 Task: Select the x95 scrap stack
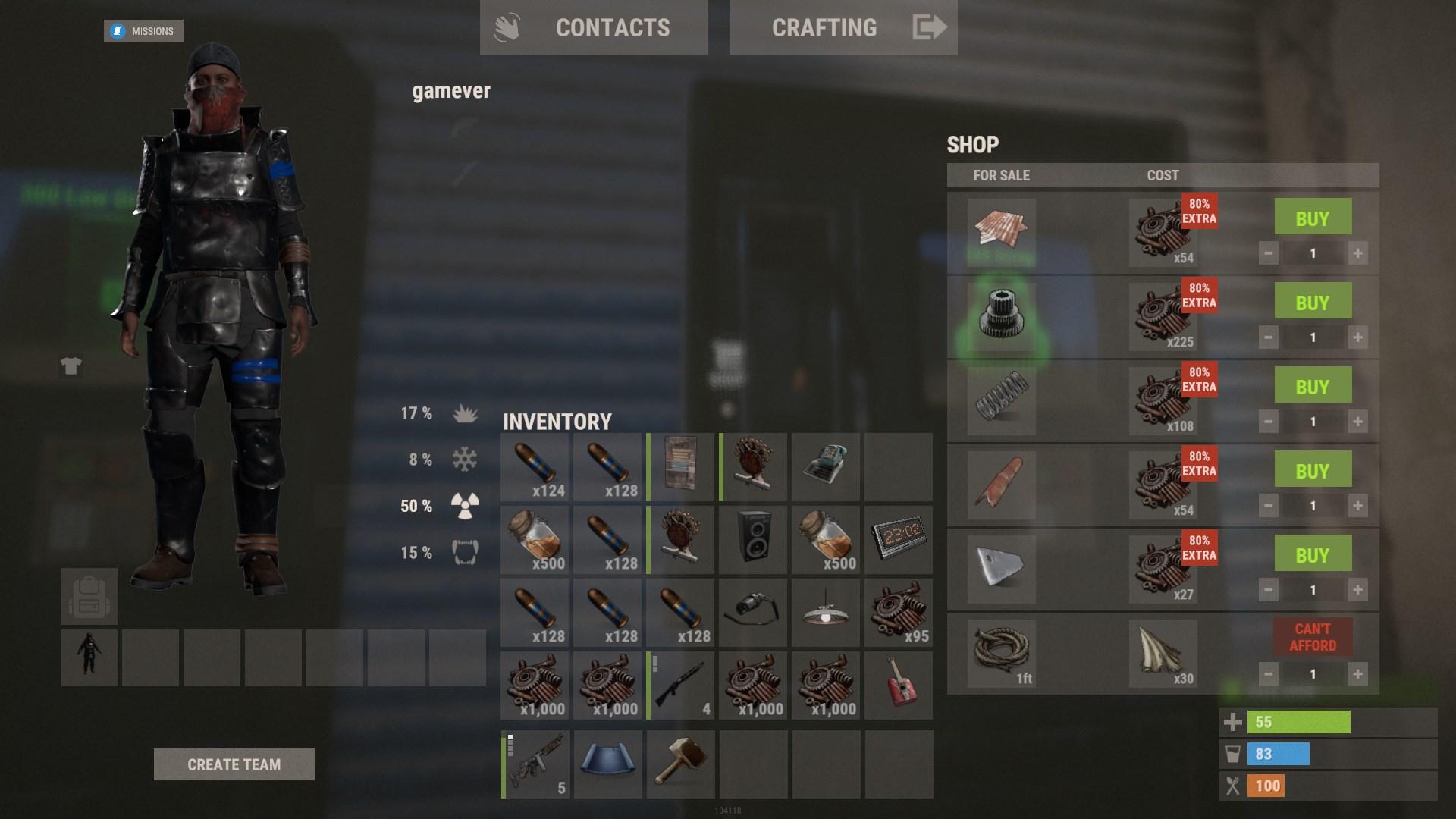899,613
